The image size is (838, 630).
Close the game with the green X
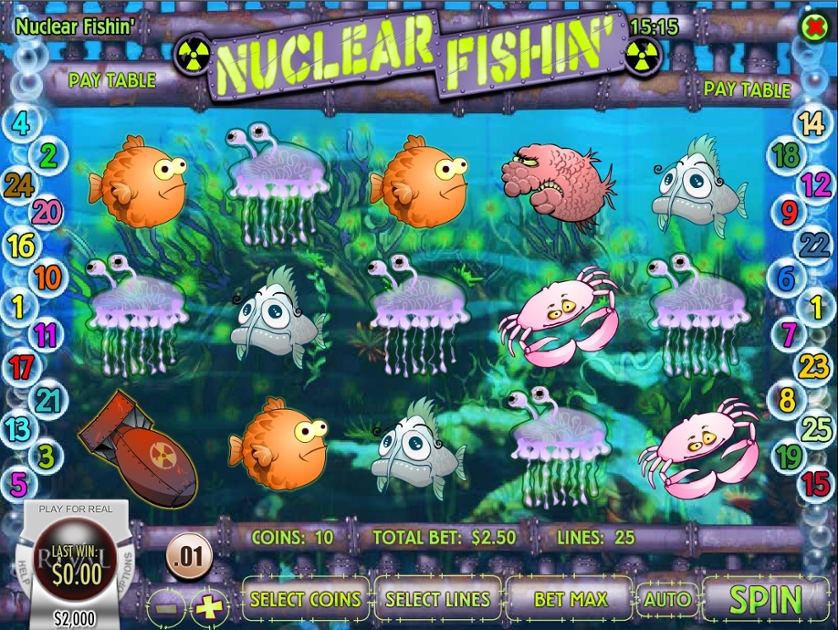coord(814,26)
